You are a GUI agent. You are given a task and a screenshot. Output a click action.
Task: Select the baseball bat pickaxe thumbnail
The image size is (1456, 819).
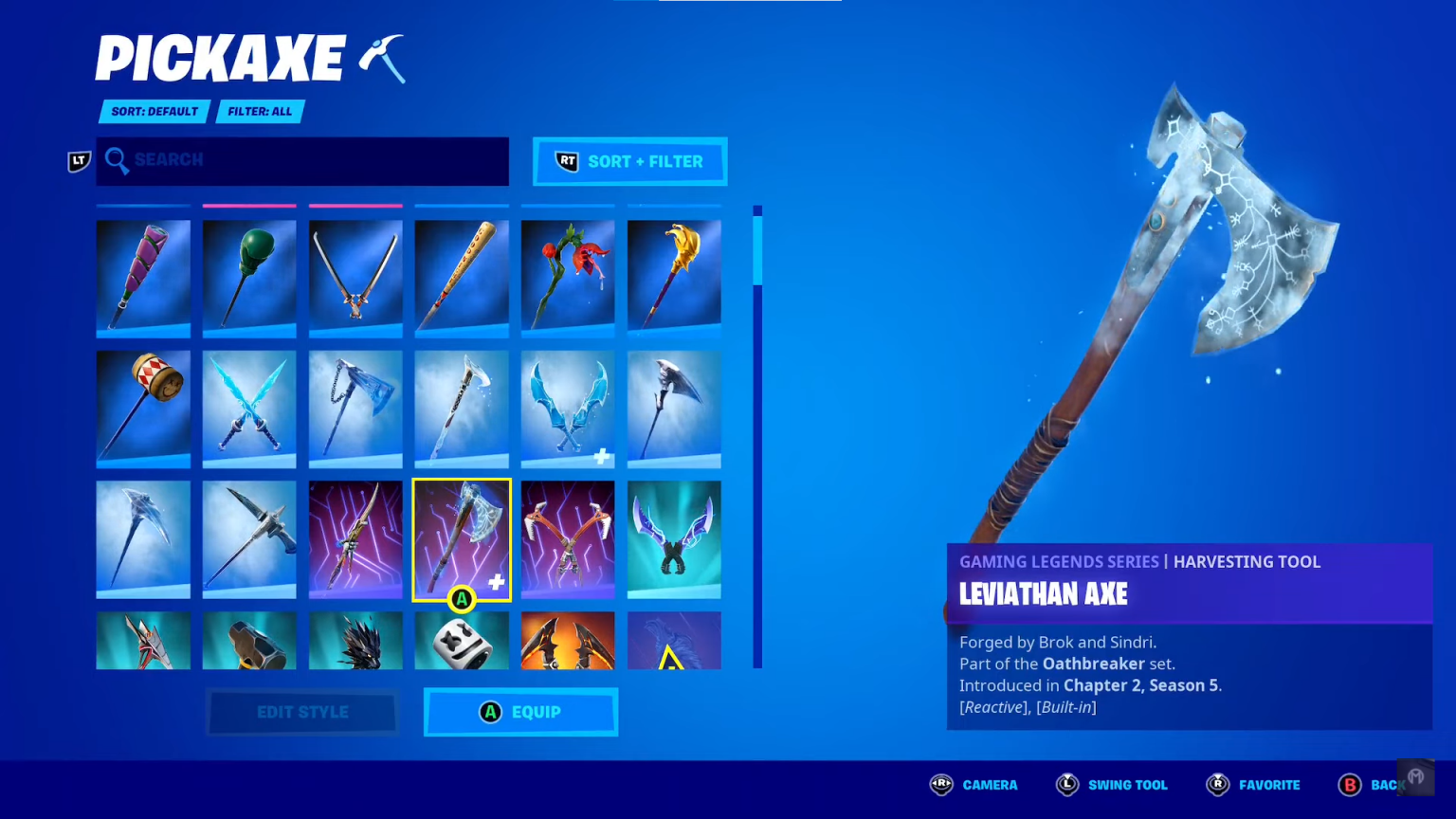462,277
